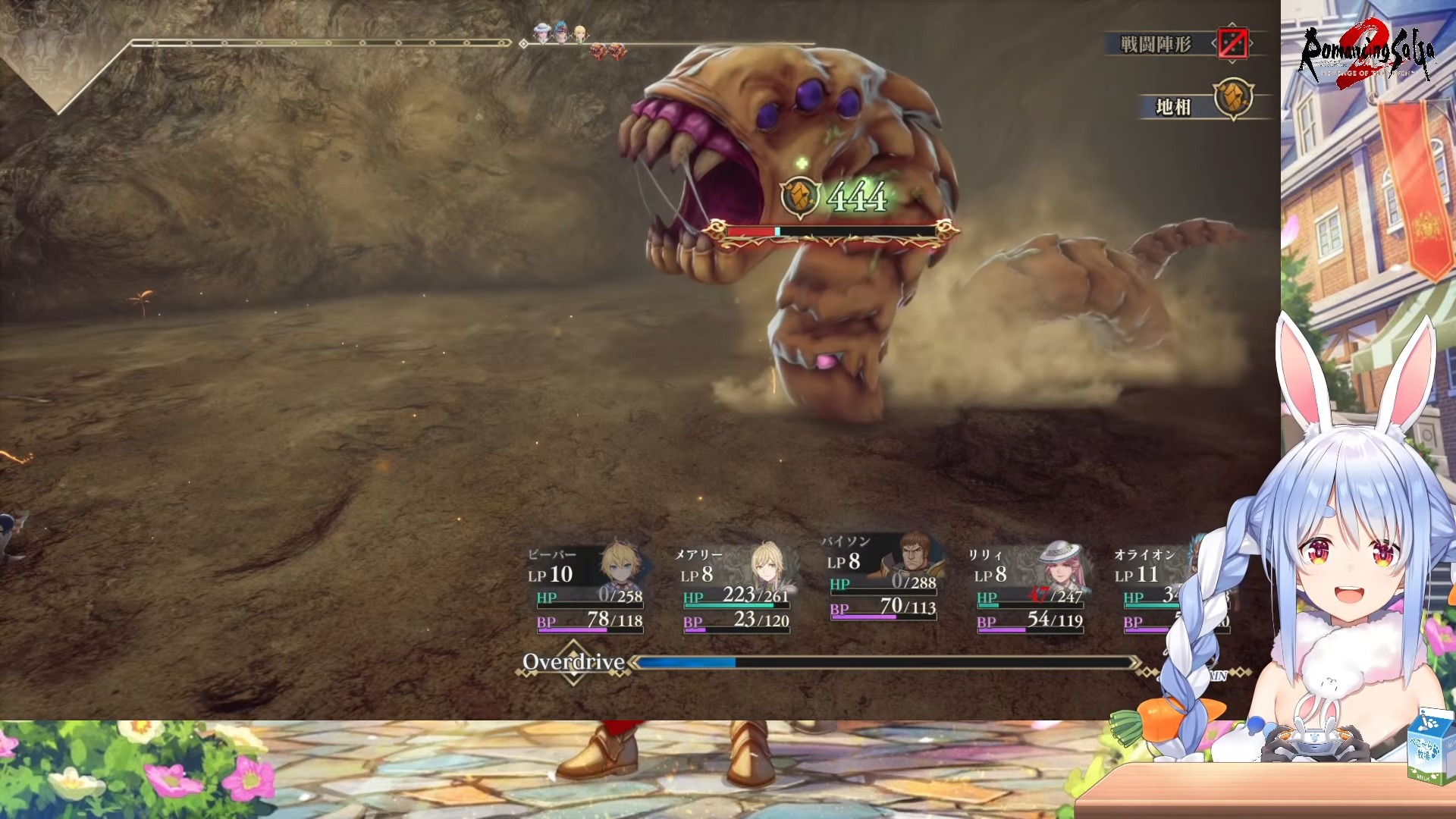Pick リリィ's party status panel
This screenshot has height=819, width=1456.
[1030, 588]
